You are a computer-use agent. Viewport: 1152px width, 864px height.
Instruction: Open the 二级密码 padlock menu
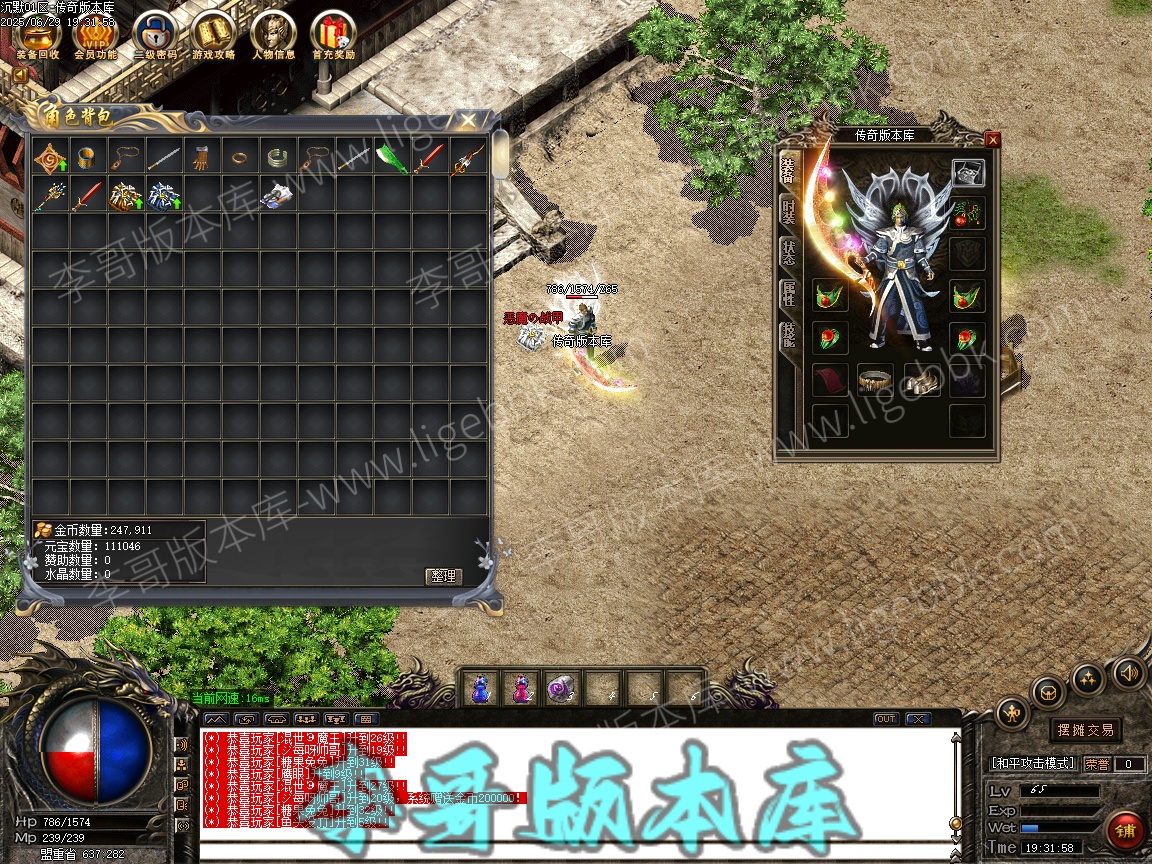tap(155, 34)
